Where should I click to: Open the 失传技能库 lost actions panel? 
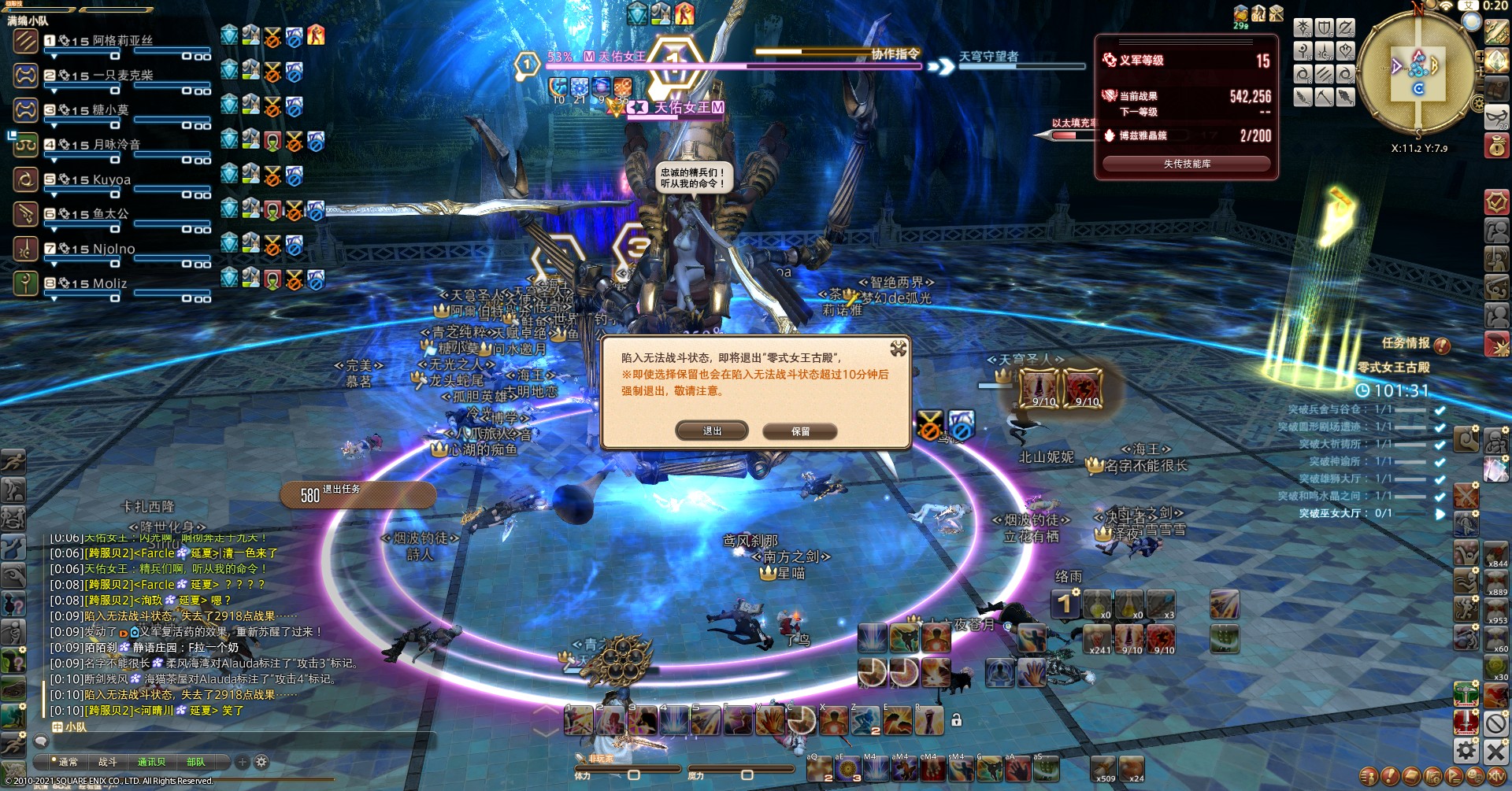[x=1186, y=164]
